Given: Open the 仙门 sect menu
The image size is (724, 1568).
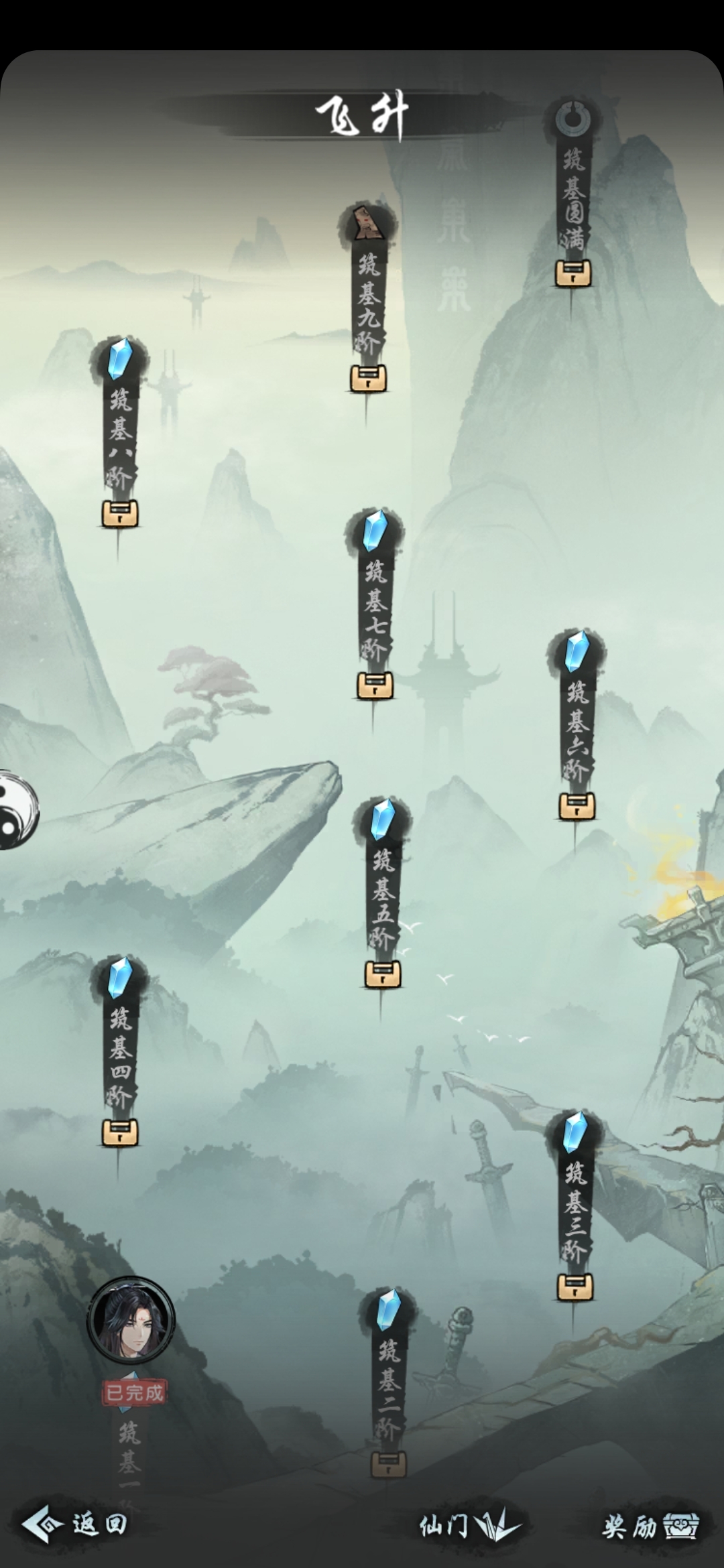Looking at the screenshot, I should point(469,1526).
